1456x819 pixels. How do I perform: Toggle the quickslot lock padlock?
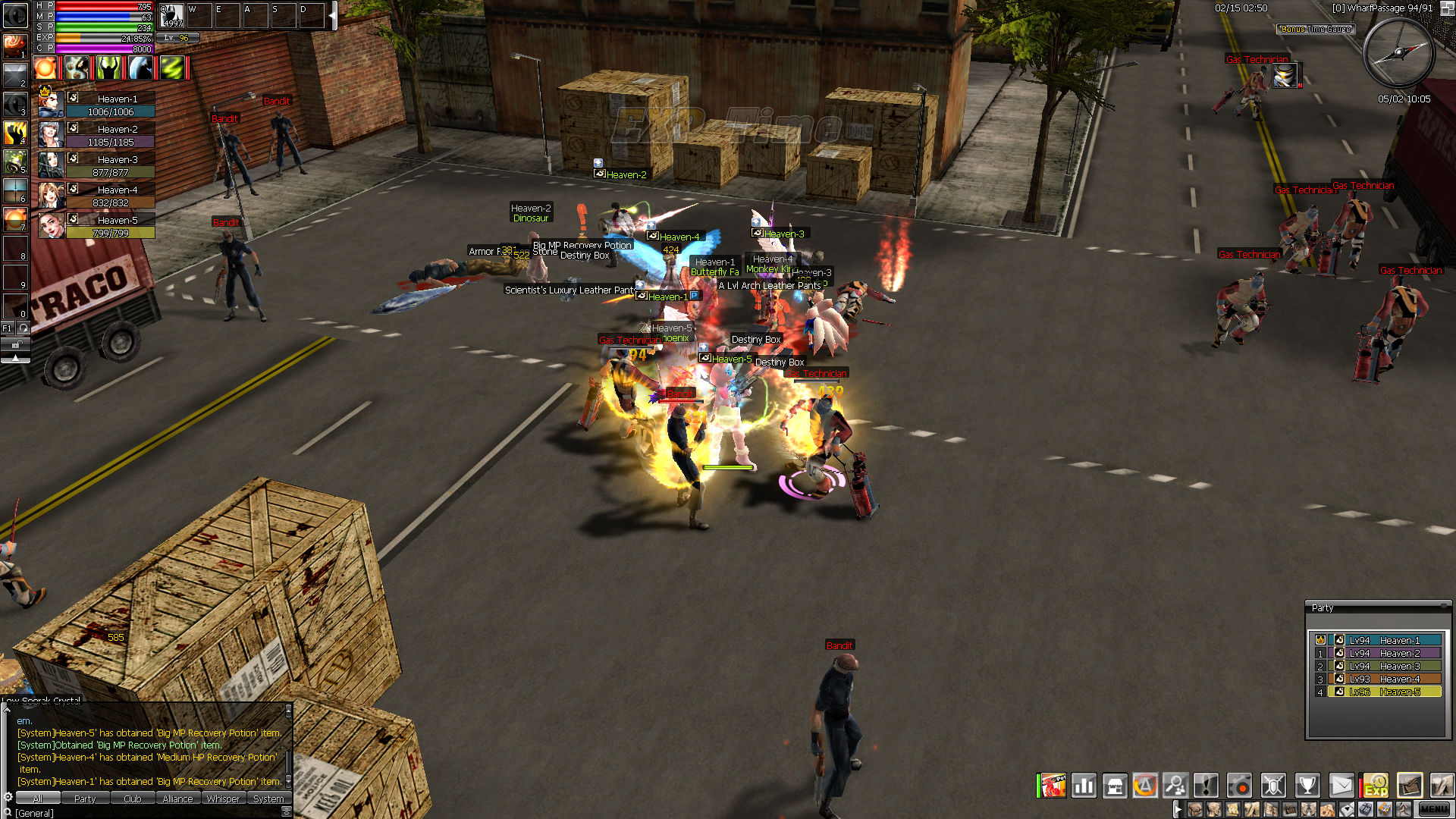(15, 344)
